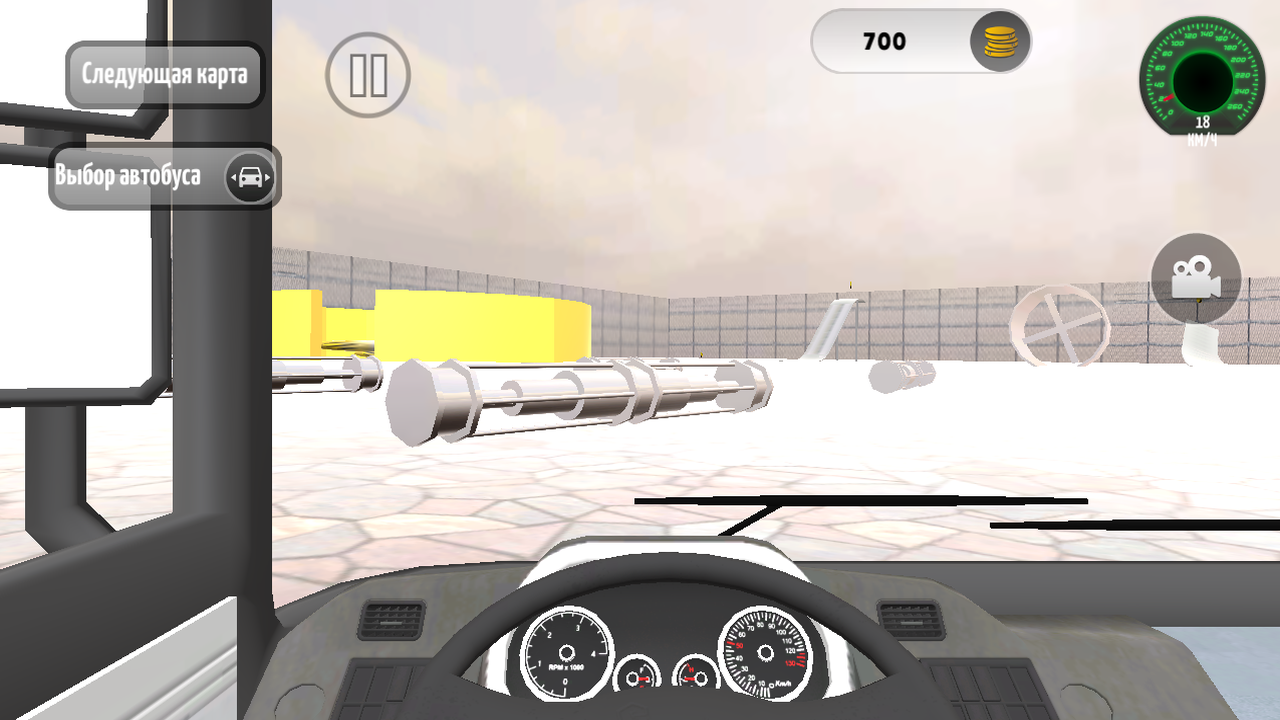Tap the KM/Ч speed readout on the speedometer
Image resolution: width=1280 pixels, height=720 pixels.
(x=1201, y=131)
